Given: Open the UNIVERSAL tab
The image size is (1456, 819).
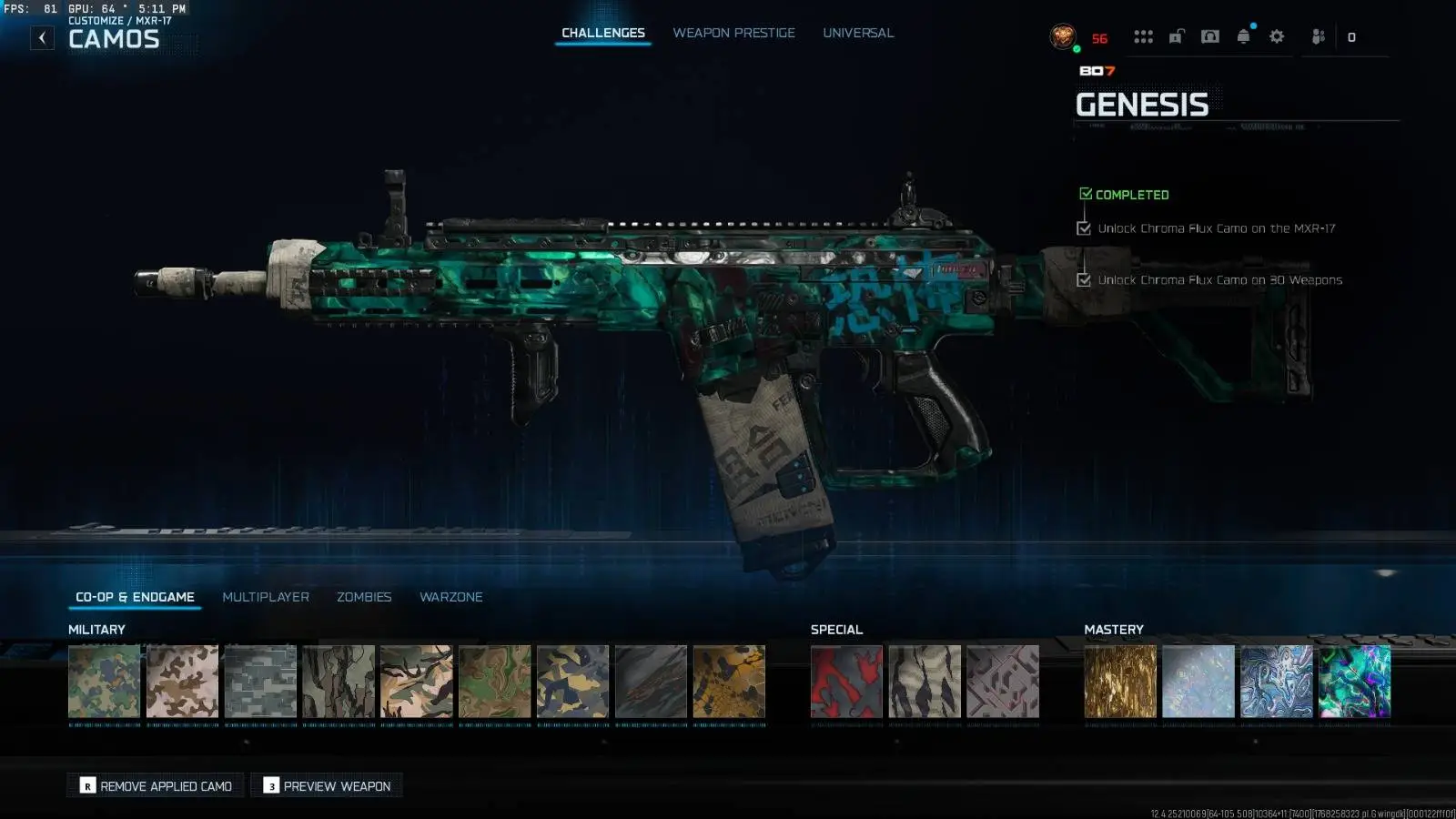Looking at the screenshot, I should pos(857,32).
